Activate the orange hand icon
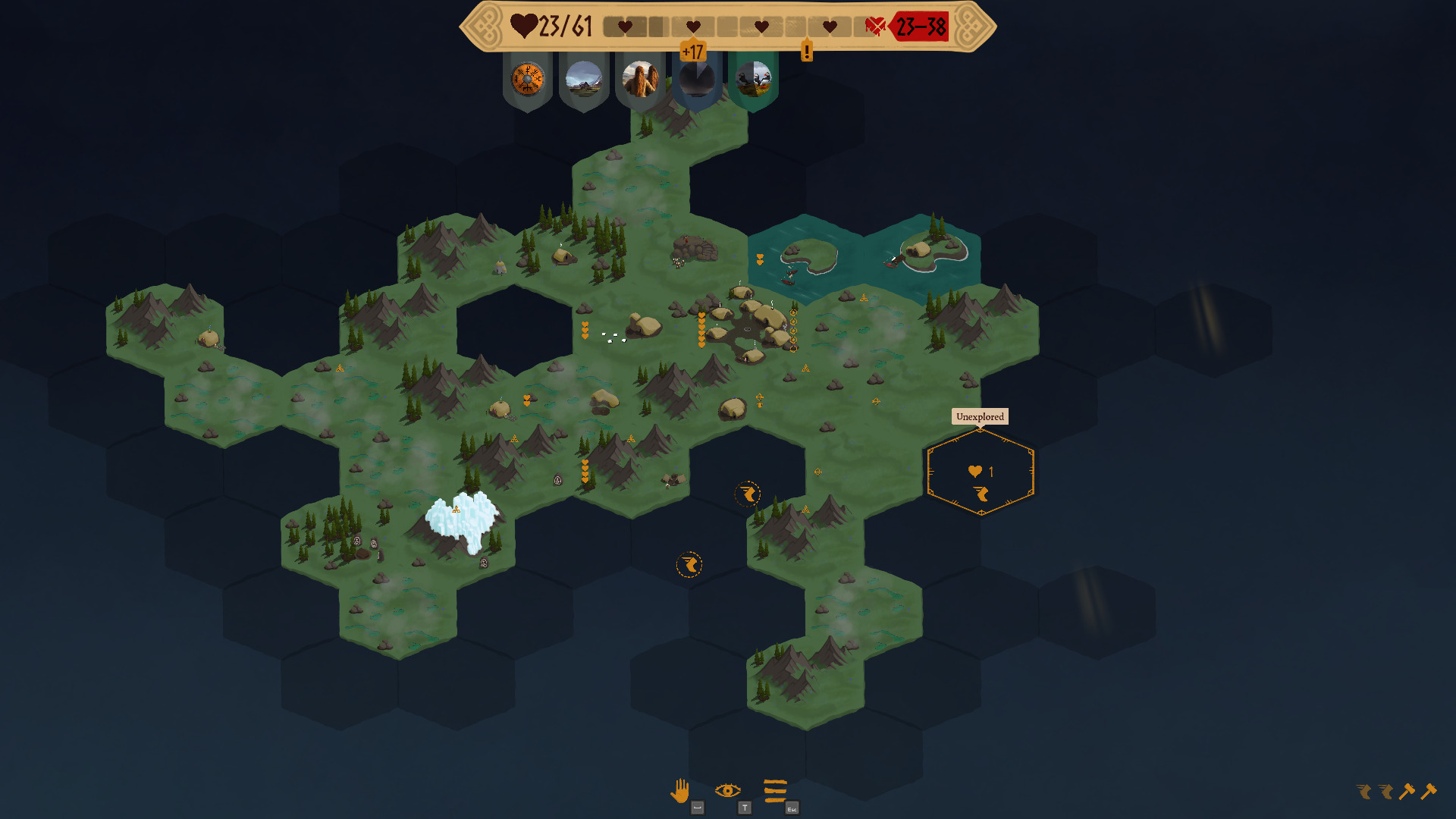The width and height of the screenshot is (1456, 819). [x=680, y=791]
